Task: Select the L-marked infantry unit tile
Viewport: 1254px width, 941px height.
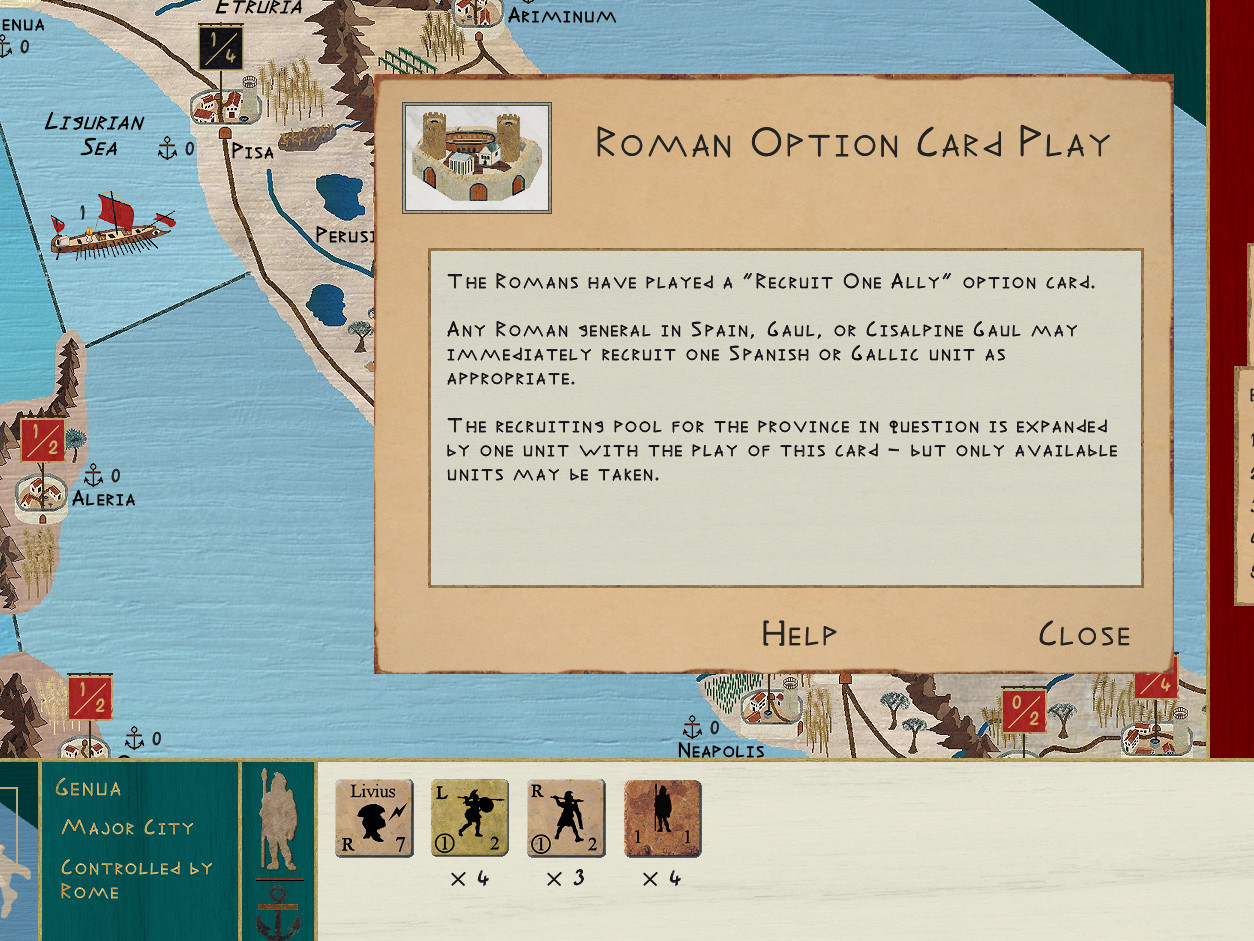Action: tap(470, 819)
